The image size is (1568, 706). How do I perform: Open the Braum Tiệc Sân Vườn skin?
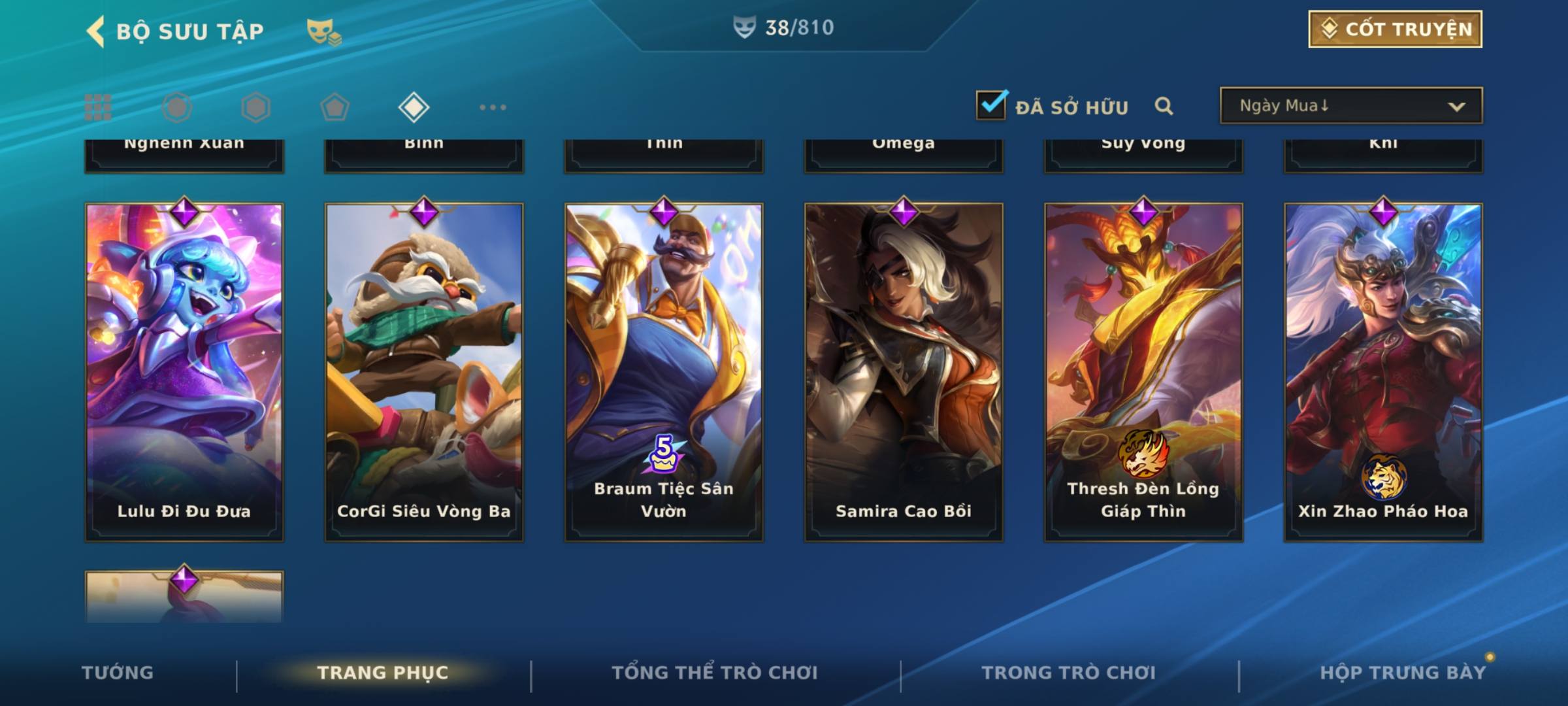(x=664, y=371)
